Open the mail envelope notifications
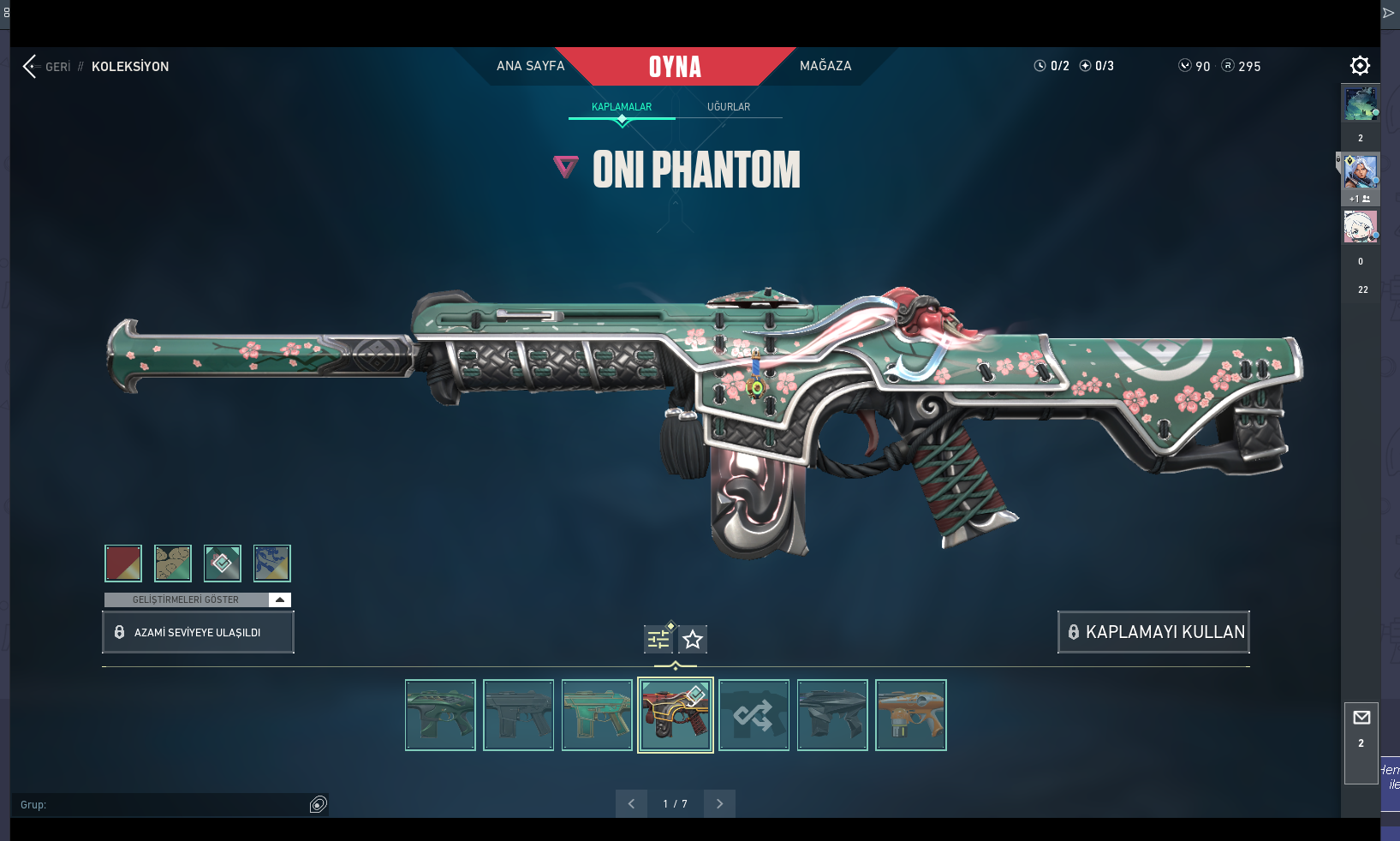Image resolution: width=1400 pixels, height=841 pixels. (1361, 718)
